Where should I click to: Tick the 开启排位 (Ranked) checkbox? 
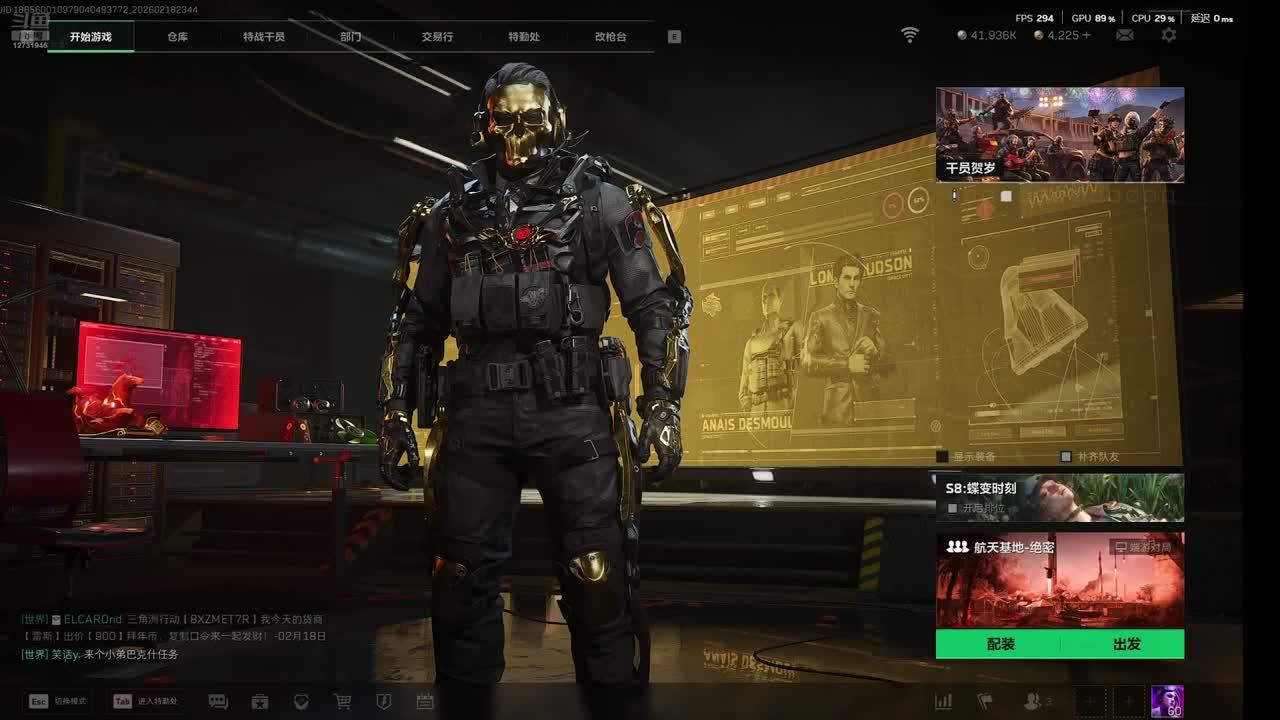point(953,508)
